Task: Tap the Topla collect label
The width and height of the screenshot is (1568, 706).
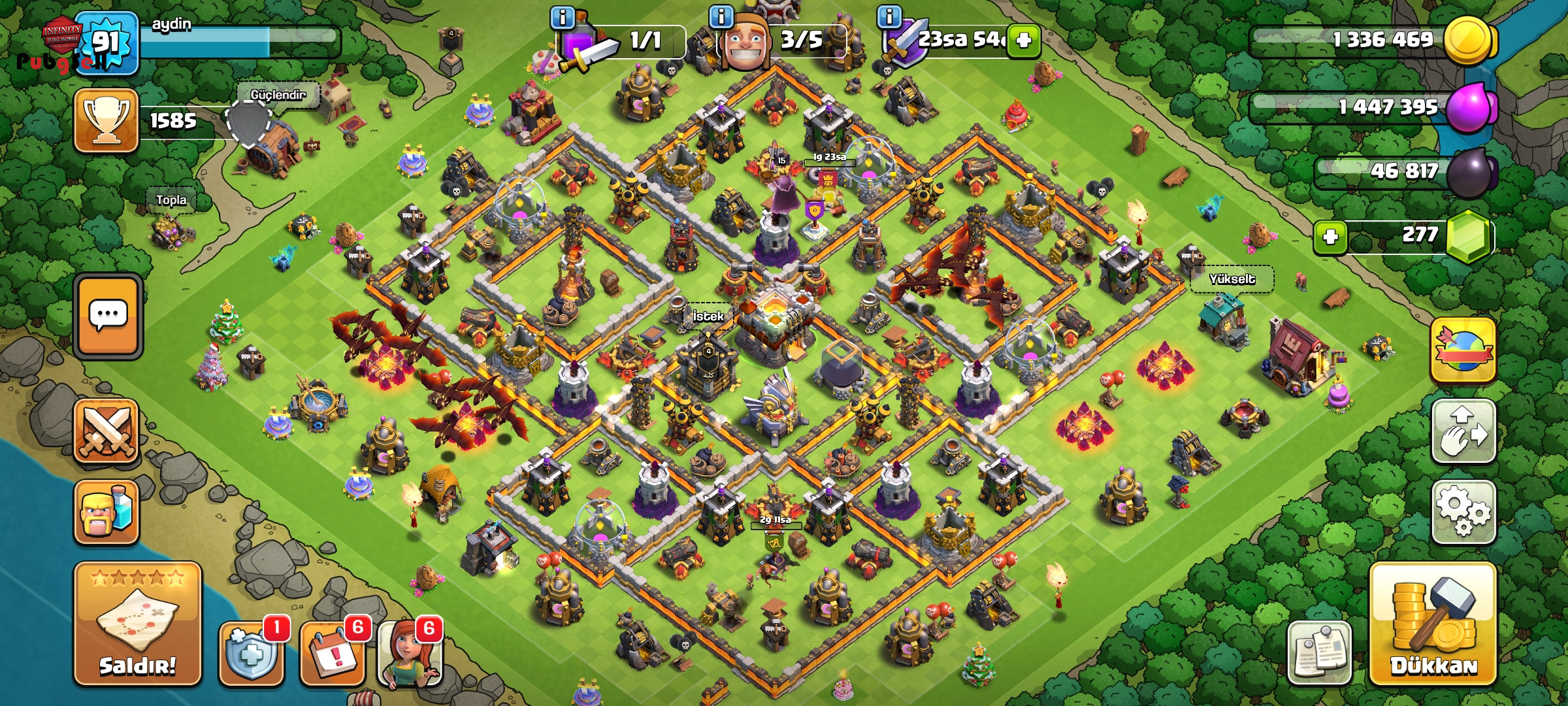Action: click(x=171, y=200)
